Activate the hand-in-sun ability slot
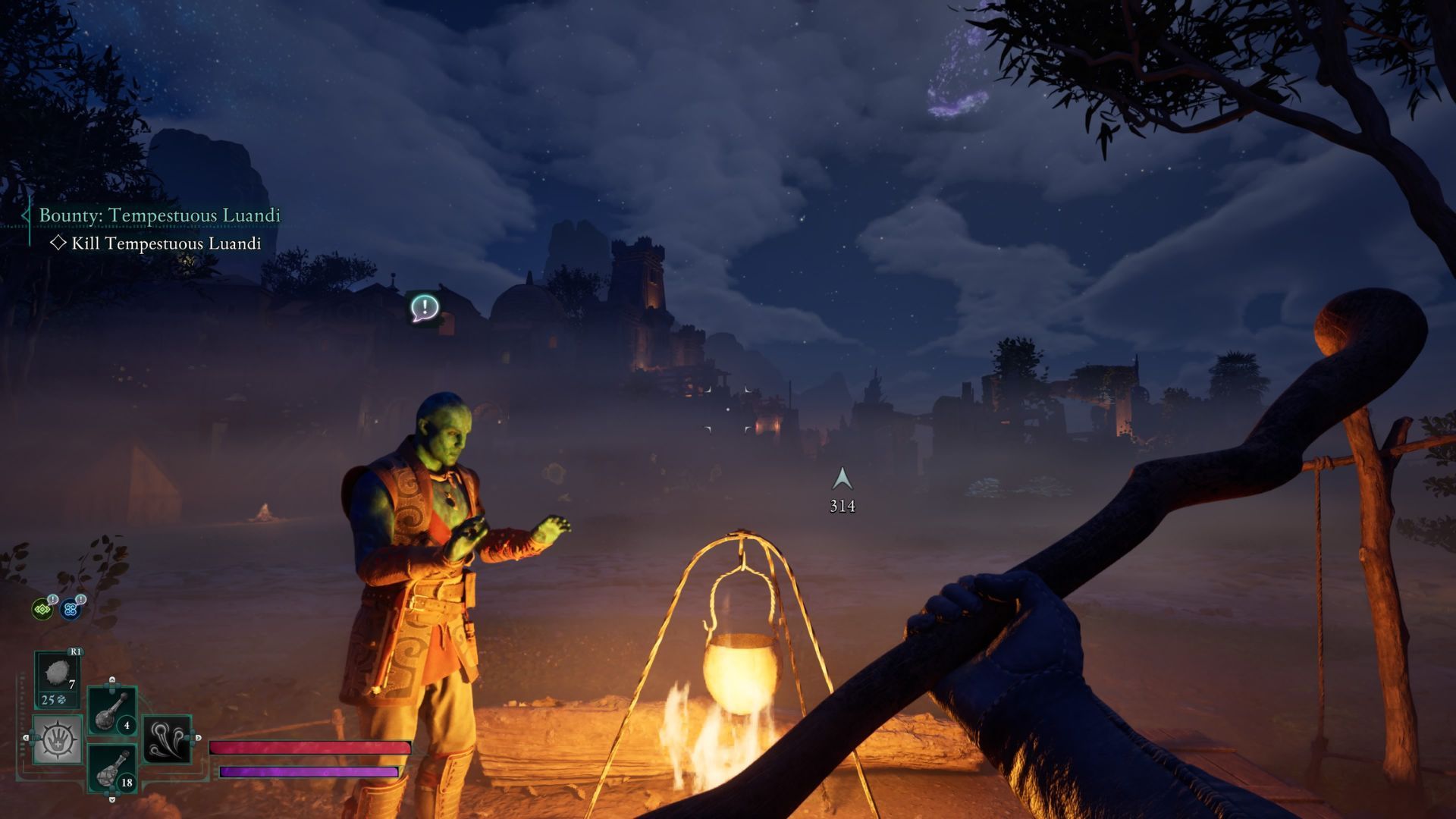Screen dimensions: 1456x819 click(x=58, y=739)
